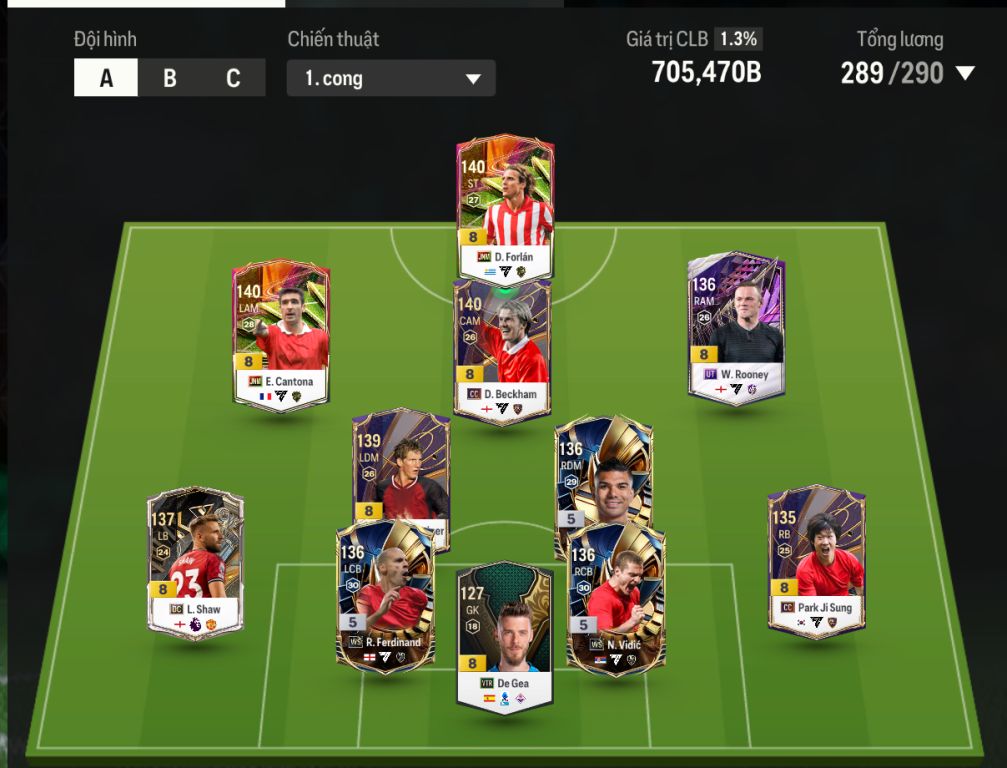Choose the Park Ji Sung card
This screenshot has height=768, width=1007.
point(816,560)
